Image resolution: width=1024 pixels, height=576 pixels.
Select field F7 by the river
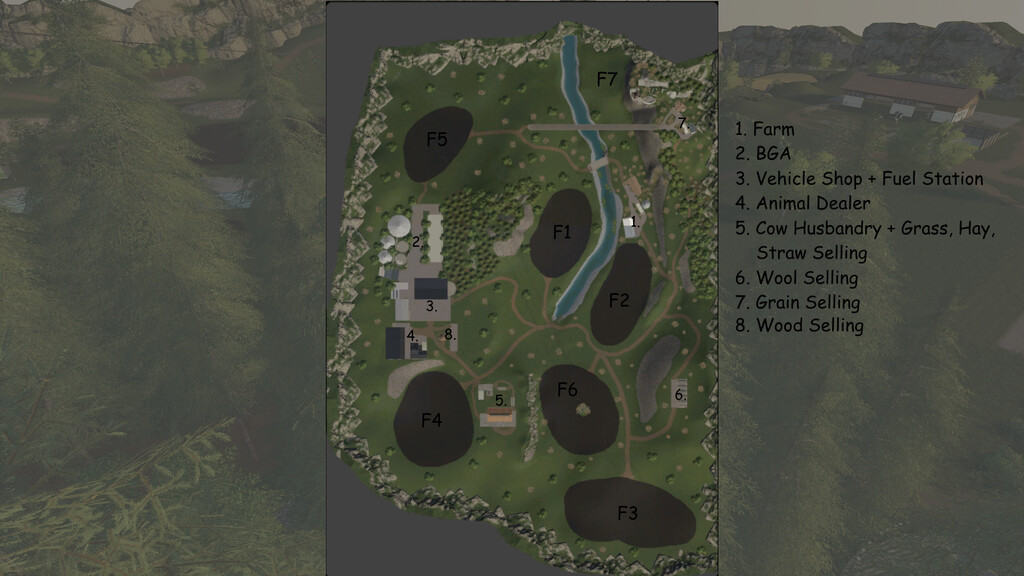click(x=607, y=80)
